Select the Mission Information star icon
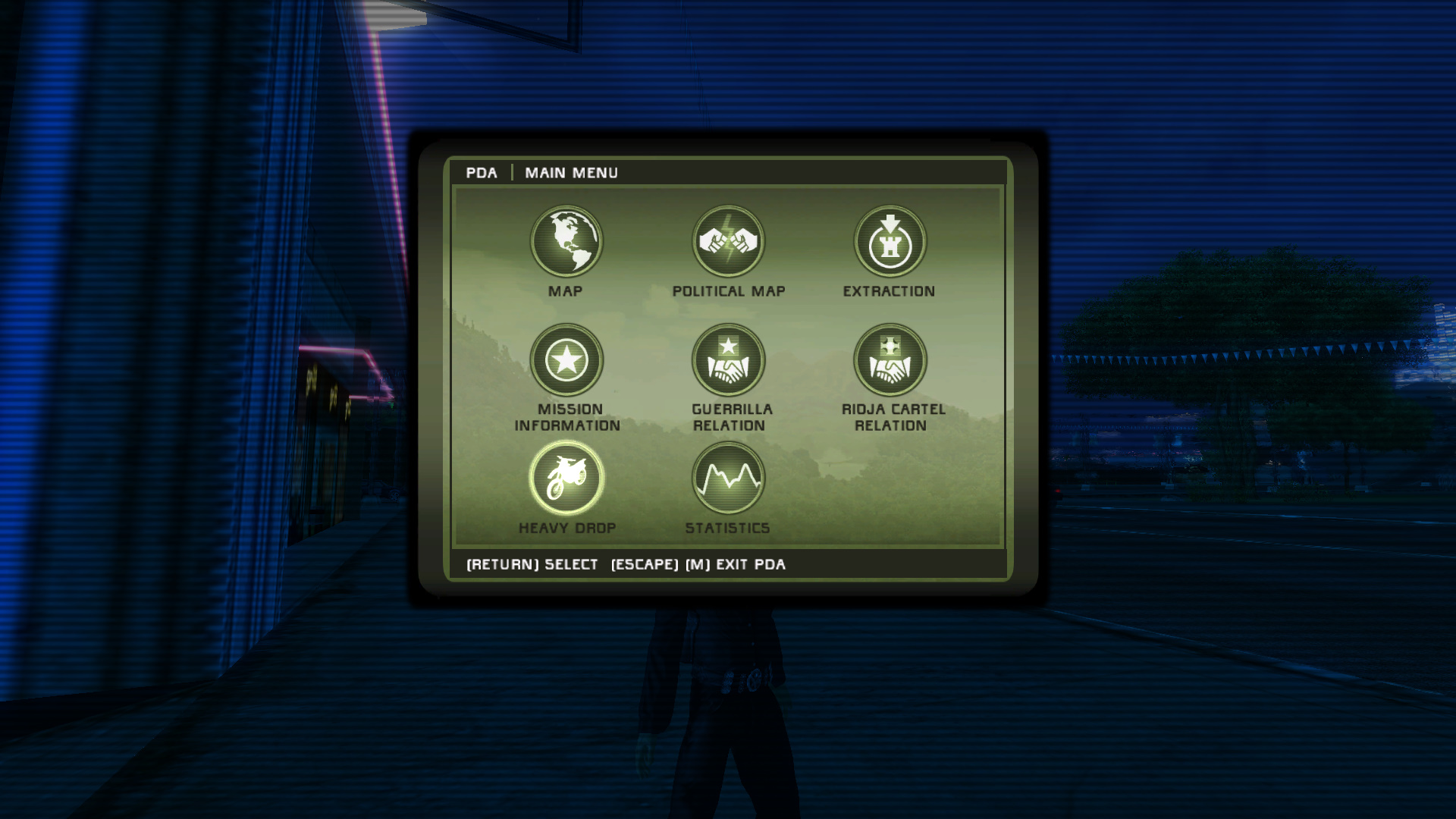Viewport: 1456px width, 819px height. coord(567,359)
